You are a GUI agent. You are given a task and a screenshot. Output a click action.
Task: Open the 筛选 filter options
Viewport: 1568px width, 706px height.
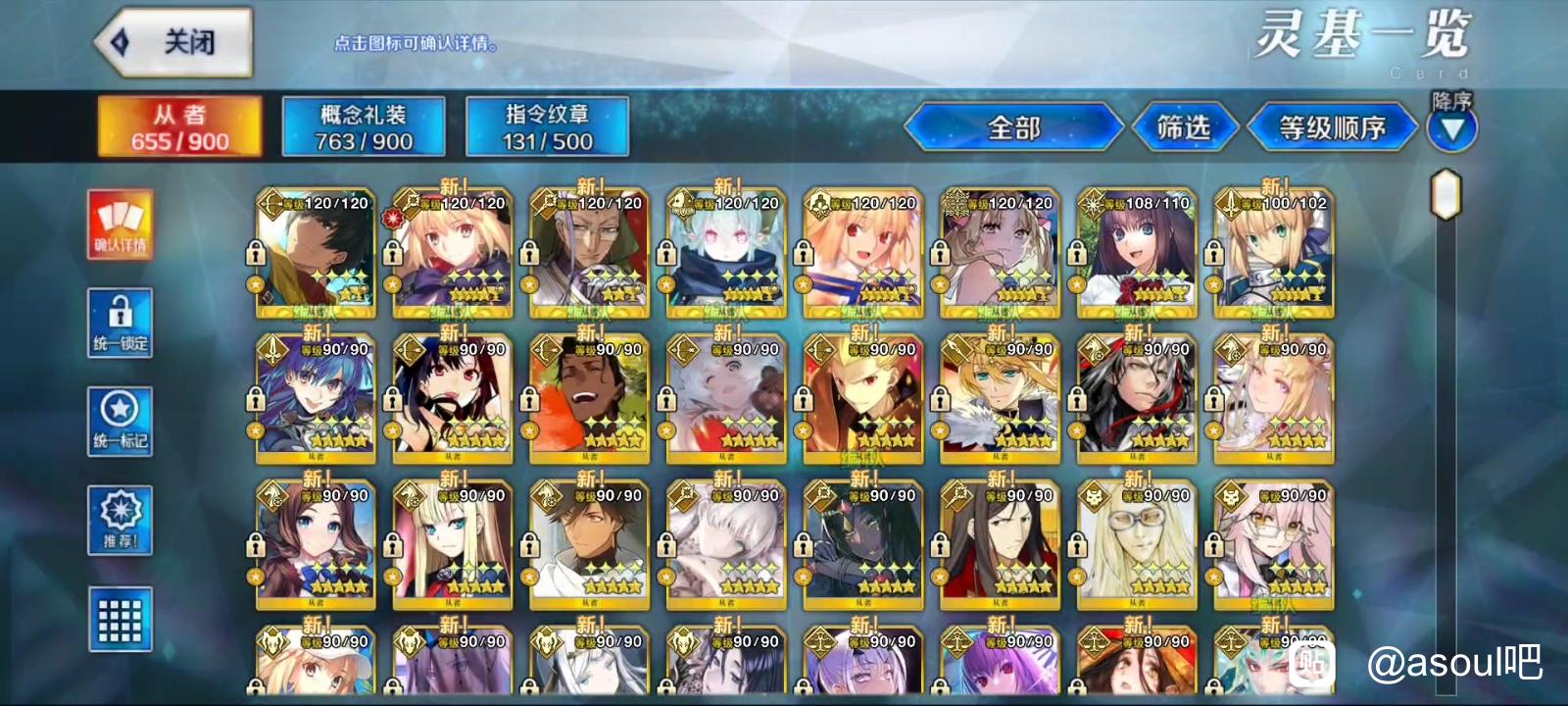pos(1184,127)
